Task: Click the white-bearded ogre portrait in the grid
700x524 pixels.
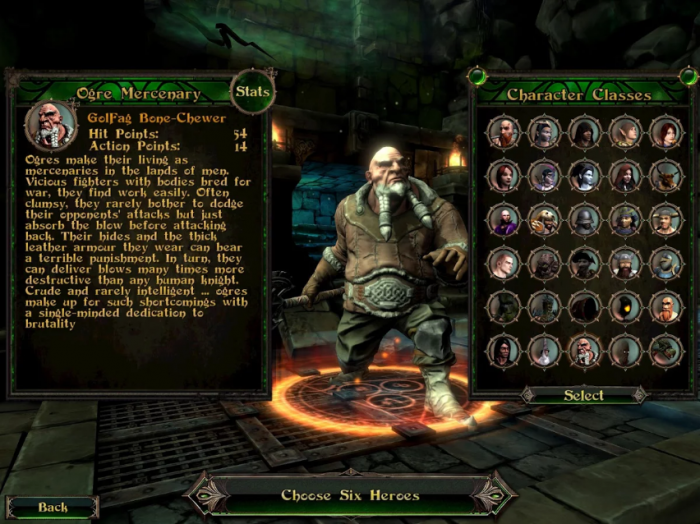Action: point(585,350)
